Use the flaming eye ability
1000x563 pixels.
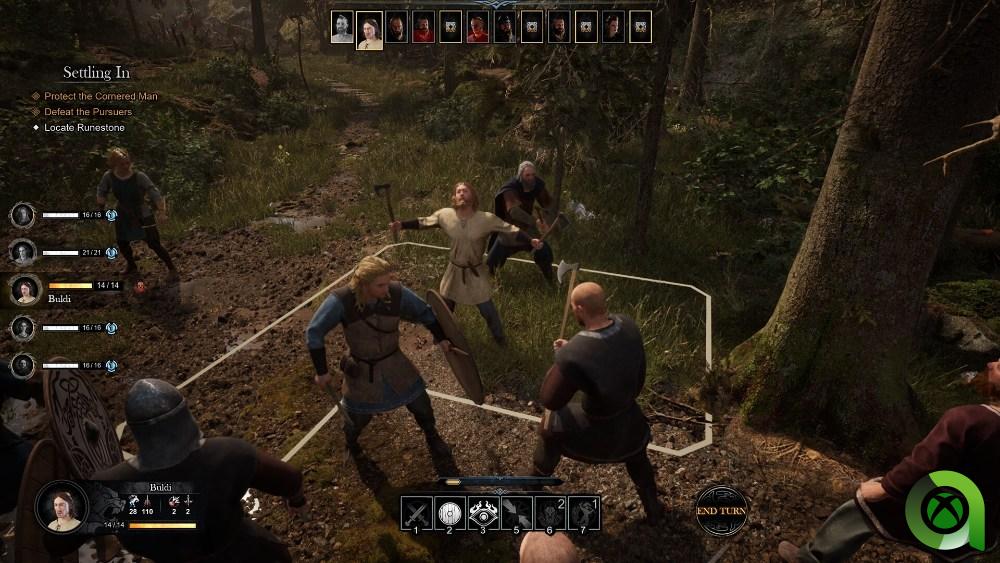(483, 512)
